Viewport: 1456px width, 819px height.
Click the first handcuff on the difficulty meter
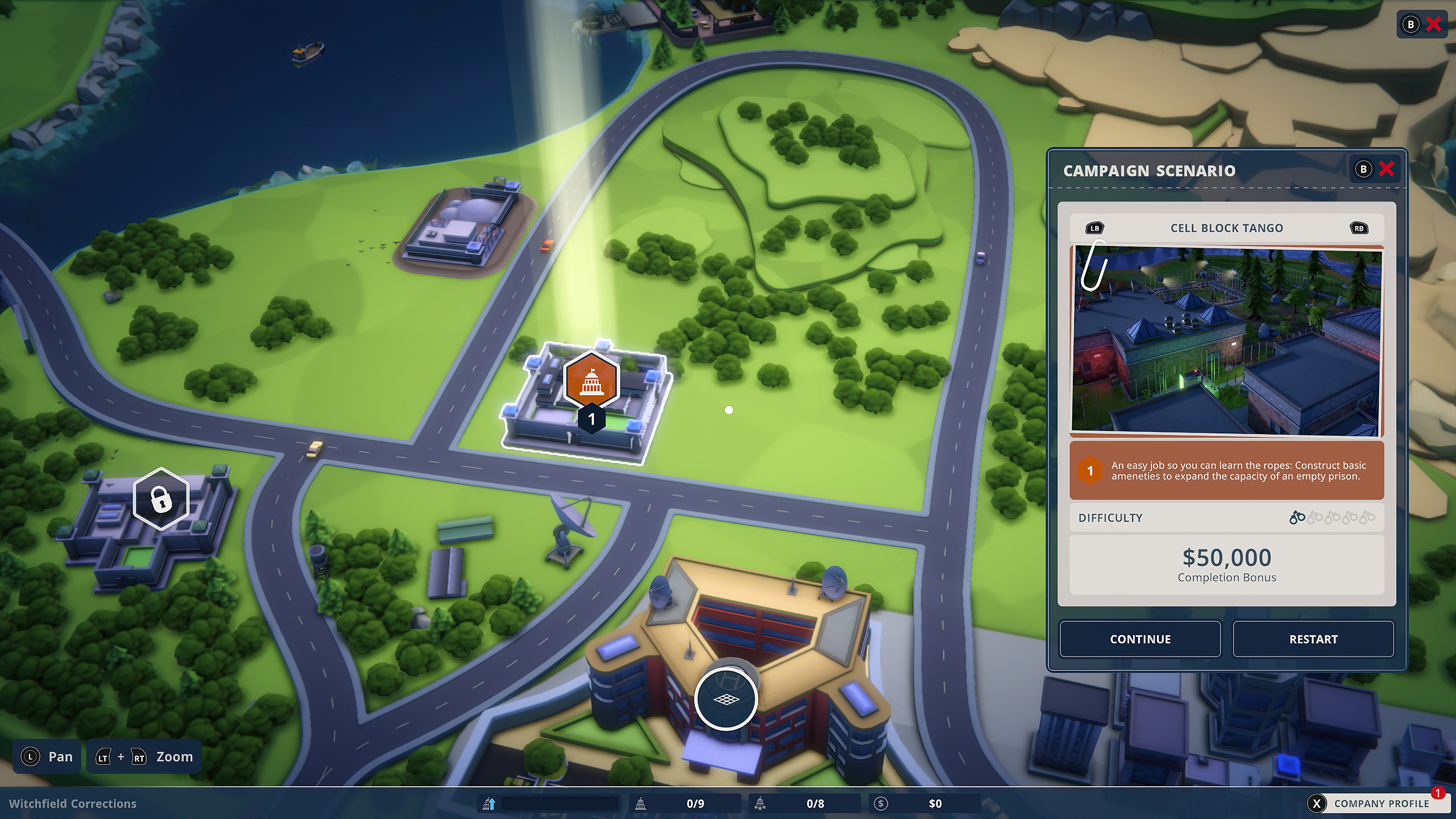[1297, 518]
